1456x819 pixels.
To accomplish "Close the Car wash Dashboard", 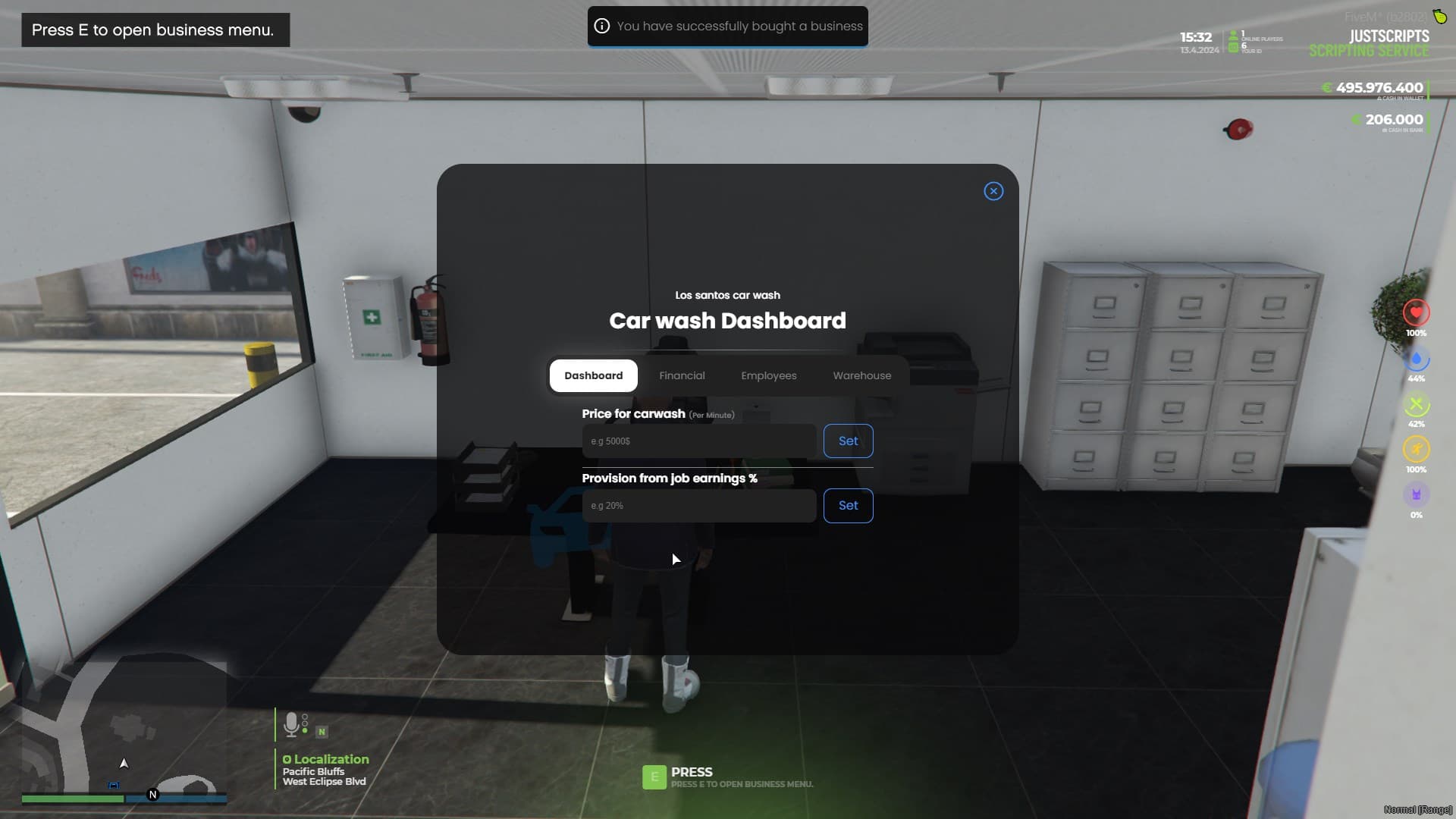I will click(x=993, y=191).
